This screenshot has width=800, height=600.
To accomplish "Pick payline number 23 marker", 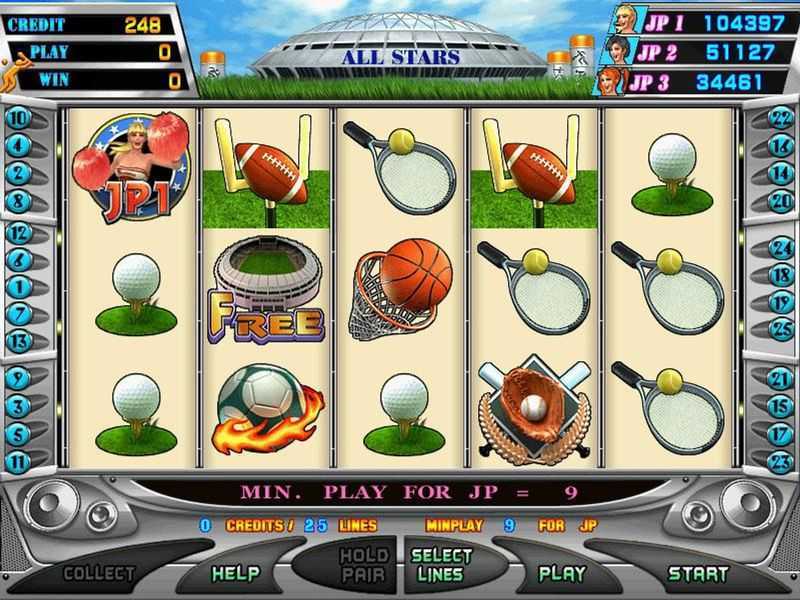I will point(781,462).
